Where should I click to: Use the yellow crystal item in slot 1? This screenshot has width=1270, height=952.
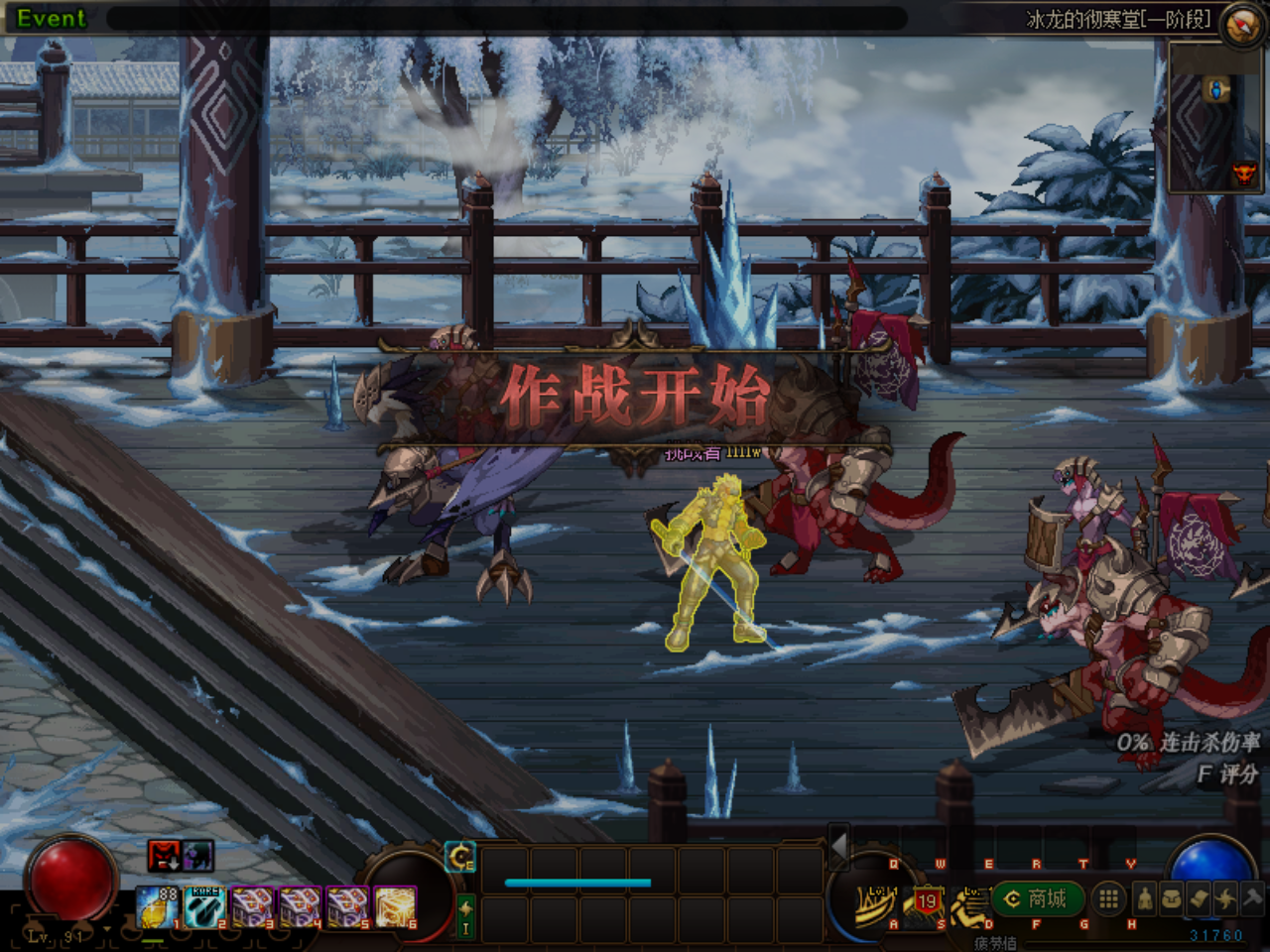click(x=157, y=907)
